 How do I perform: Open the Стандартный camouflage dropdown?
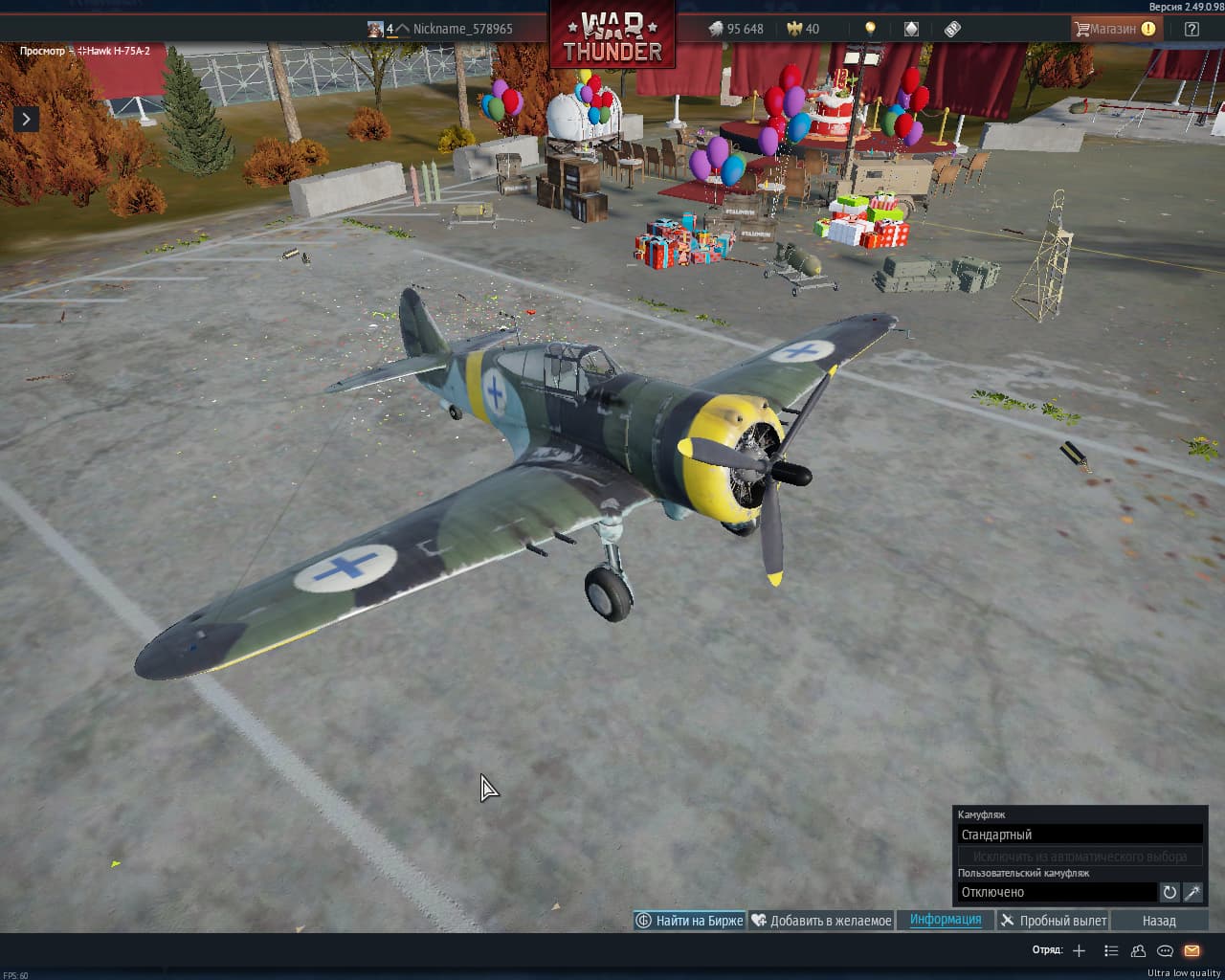pyautogui.click(x=1080, y=835)
